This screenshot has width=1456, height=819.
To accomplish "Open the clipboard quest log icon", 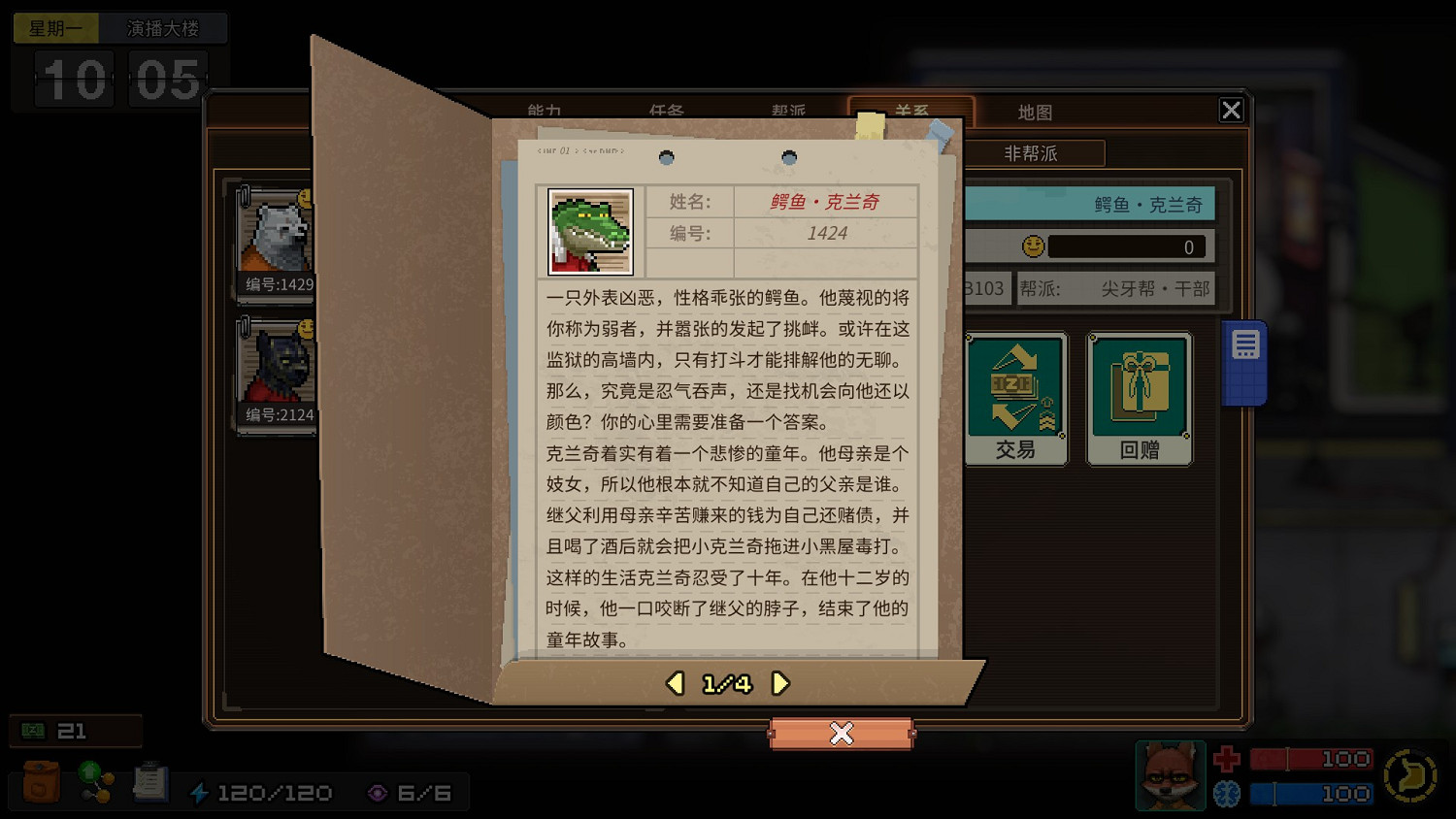I will (149, 784).
